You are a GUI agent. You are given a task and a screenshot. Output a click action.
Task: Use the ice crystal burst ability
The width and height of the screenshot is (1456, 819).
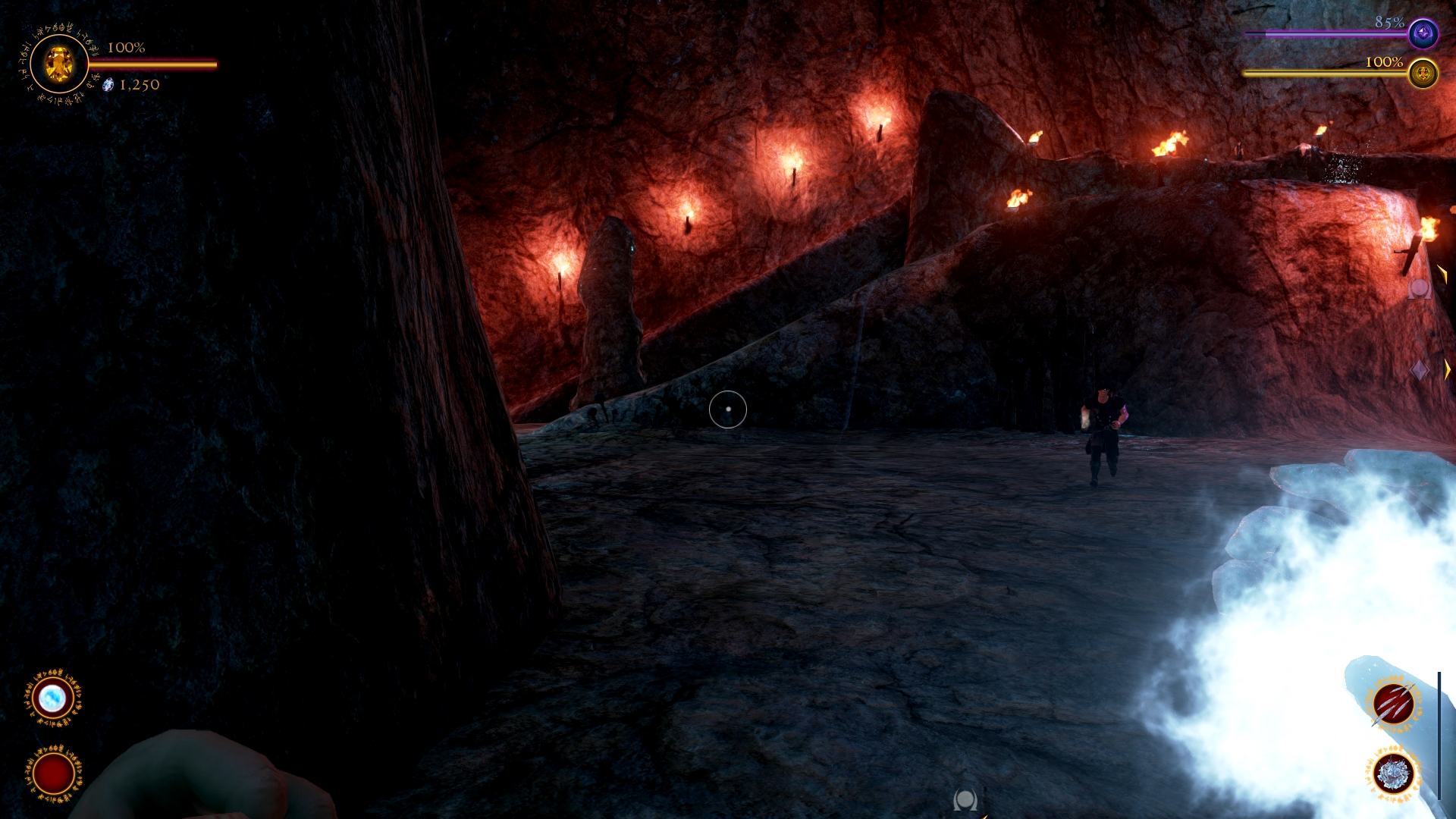pos(1394,775)
